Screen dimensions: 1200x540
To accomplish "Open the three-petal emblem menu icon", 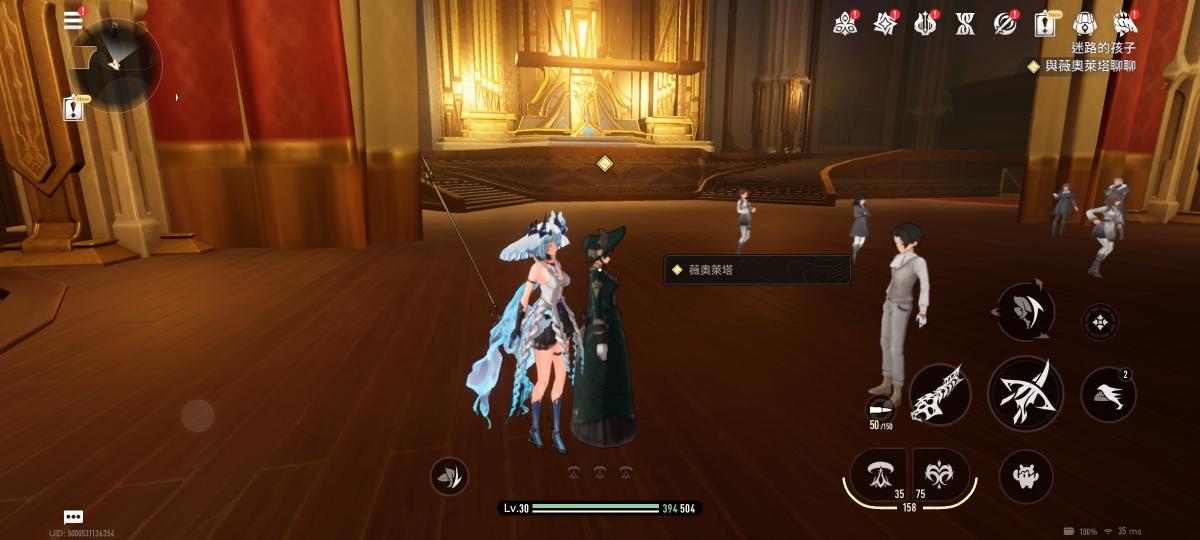I will tap(846, 23).
